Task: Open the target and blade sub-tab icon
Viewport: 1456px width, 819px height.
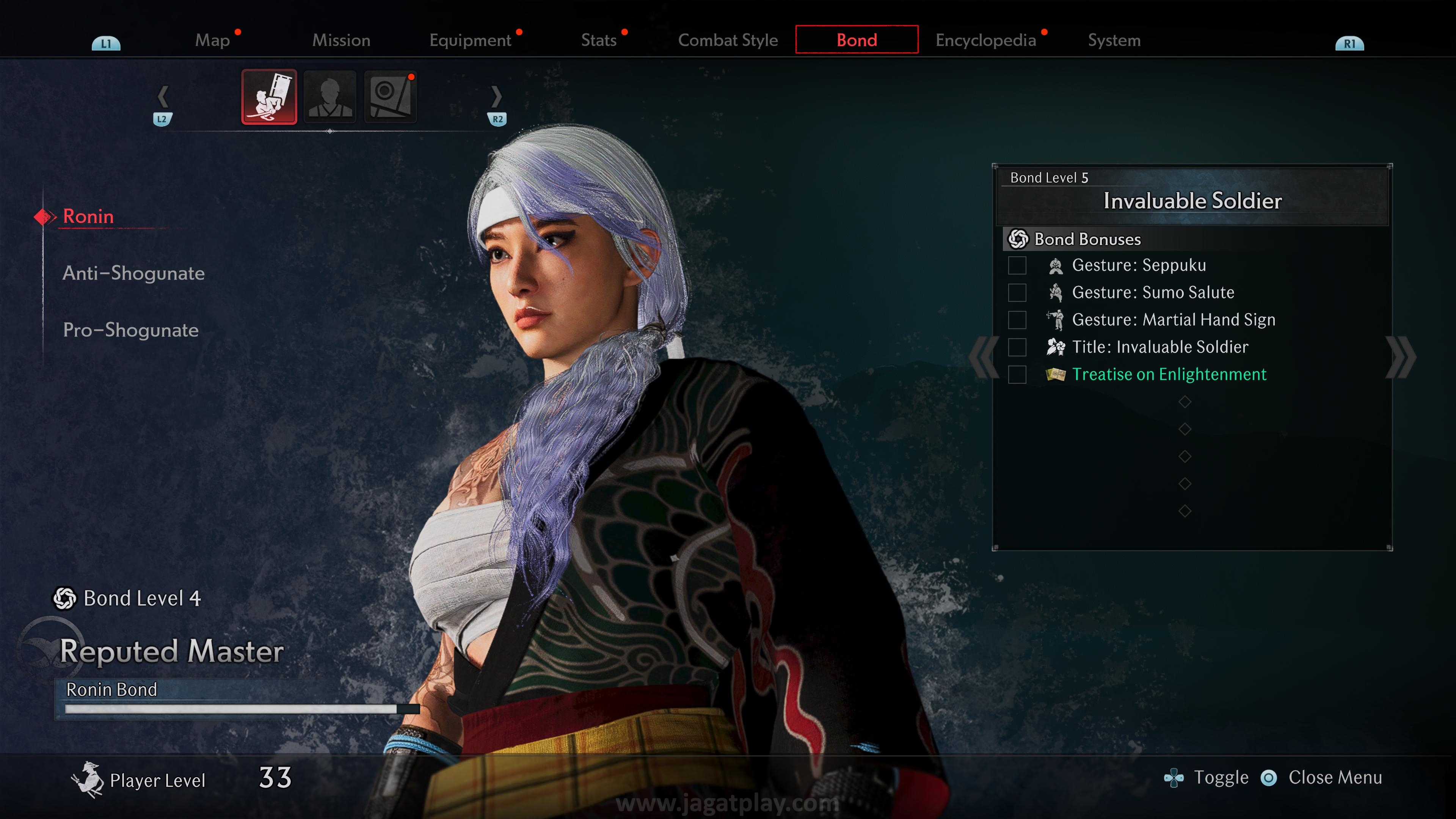Action: [x=391, y=97]
